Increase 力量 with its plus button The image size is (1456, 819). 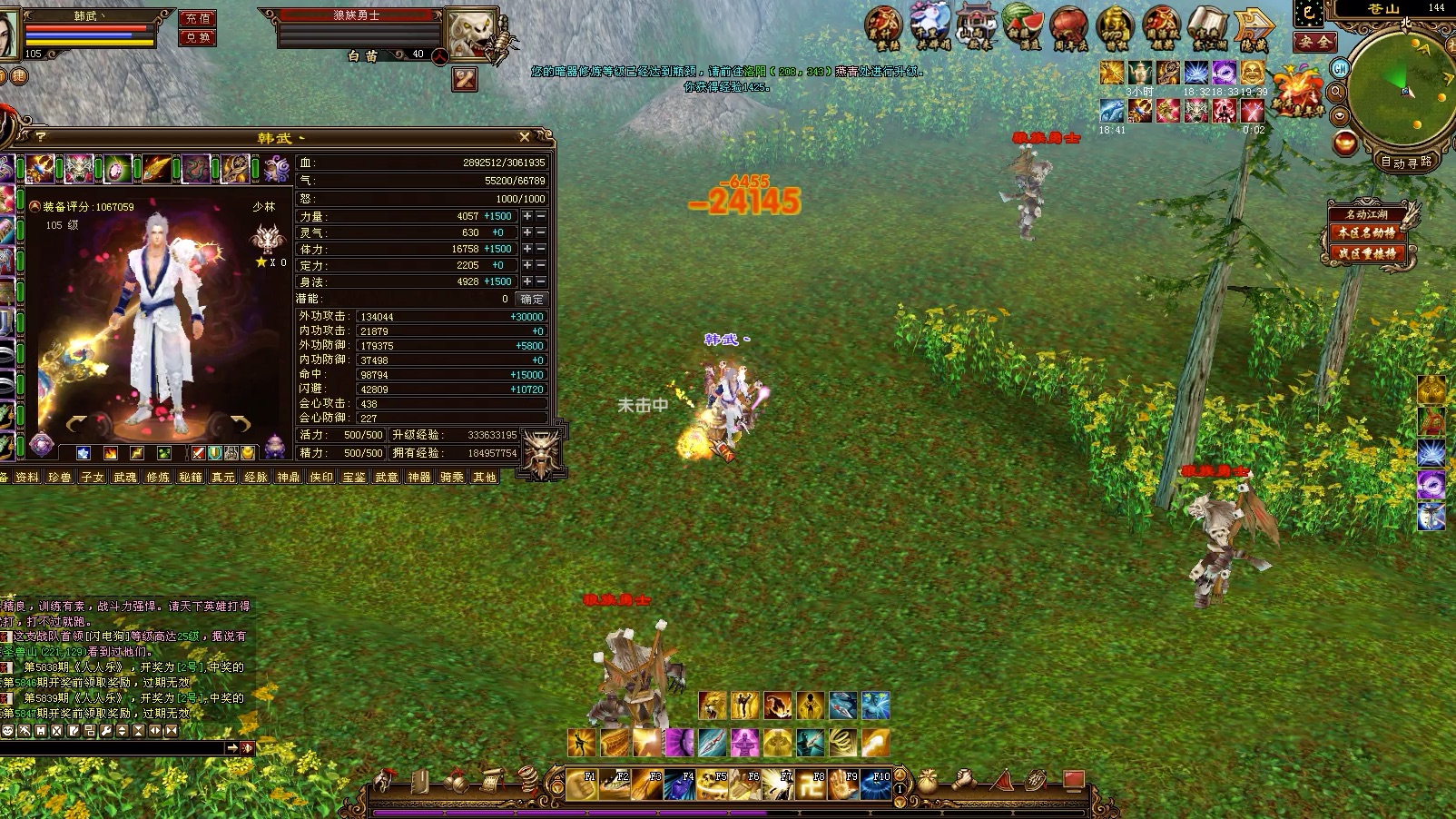pos(527,216)
